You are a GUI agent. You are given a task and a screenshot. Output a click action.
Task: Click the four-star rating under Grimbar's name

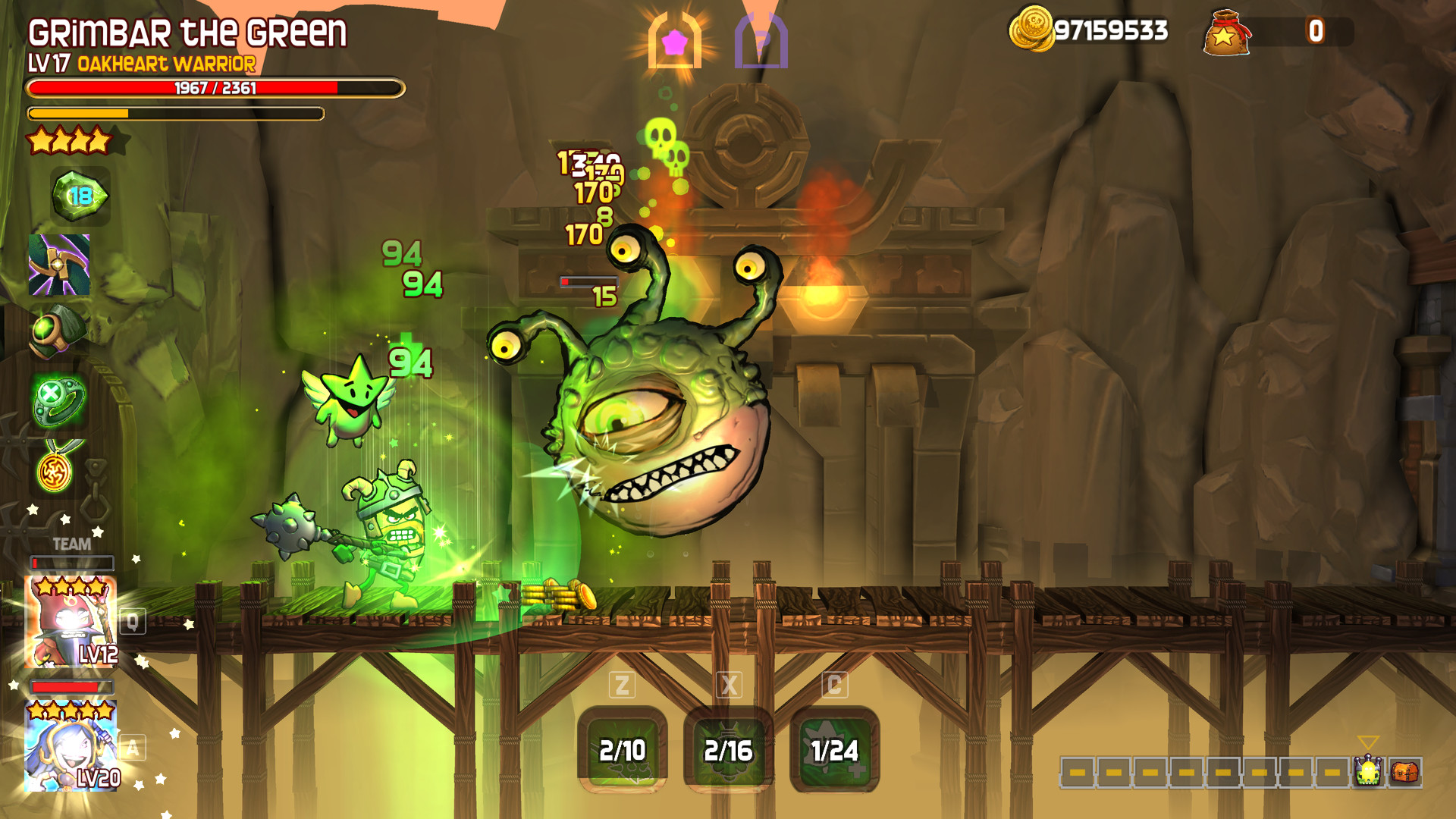[x=72, y=140]
